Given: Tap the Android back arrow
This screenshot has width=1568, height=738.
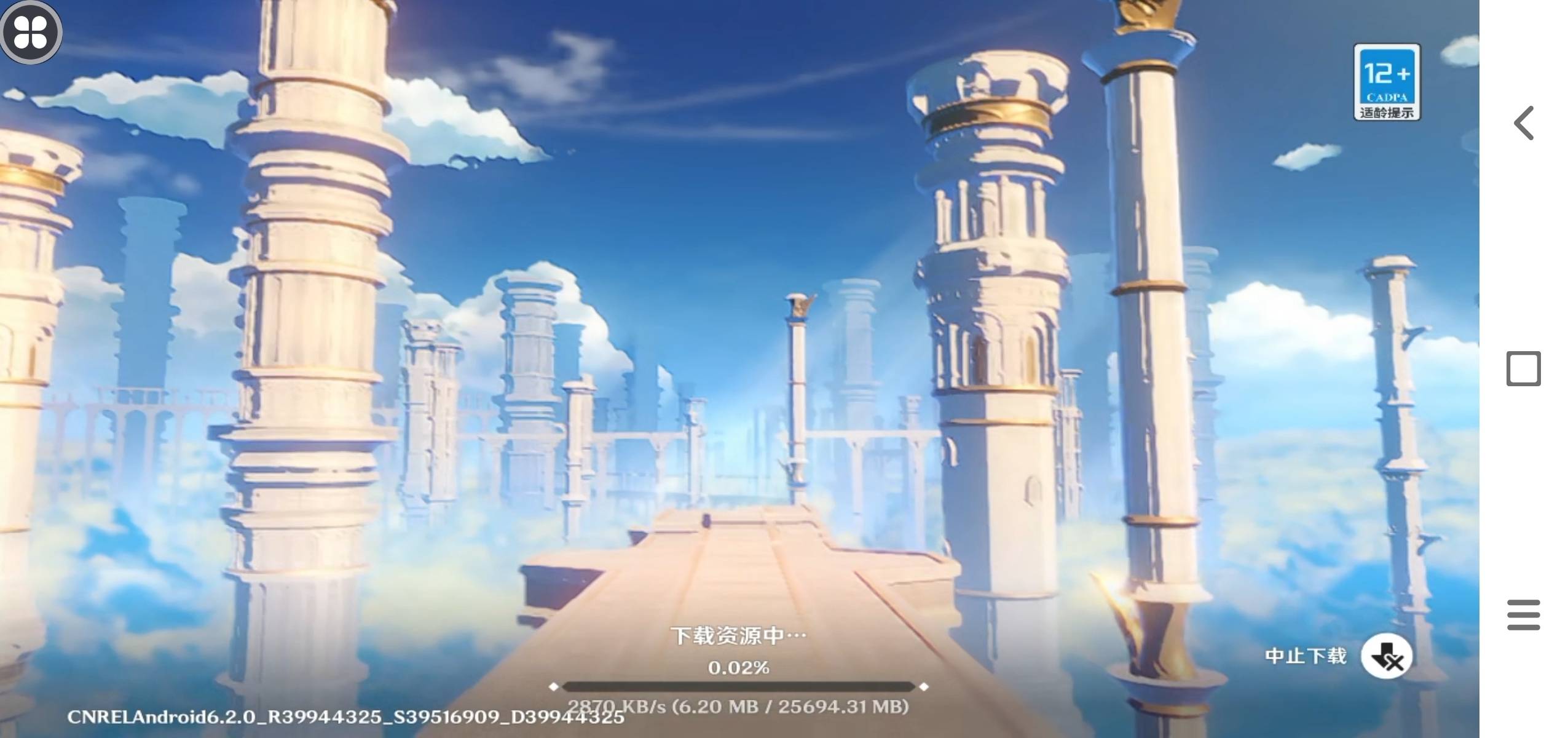Looking at the screenshot, I should pyautogui.click(x=1523, y=123).
